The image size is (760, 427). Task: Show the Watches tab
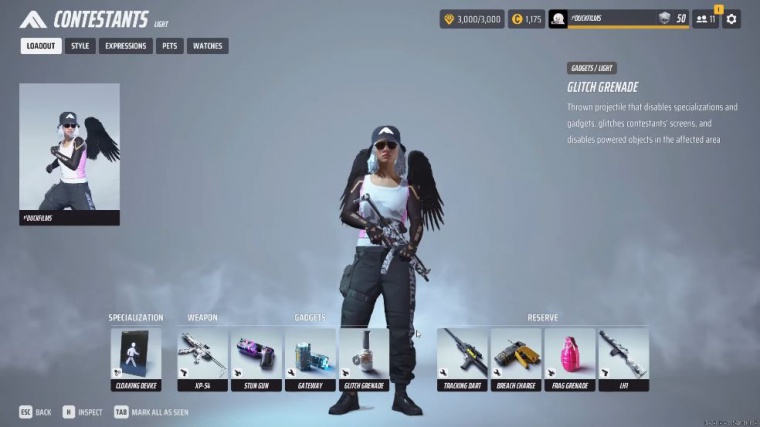pyautogui.click(x=207, y=46)
